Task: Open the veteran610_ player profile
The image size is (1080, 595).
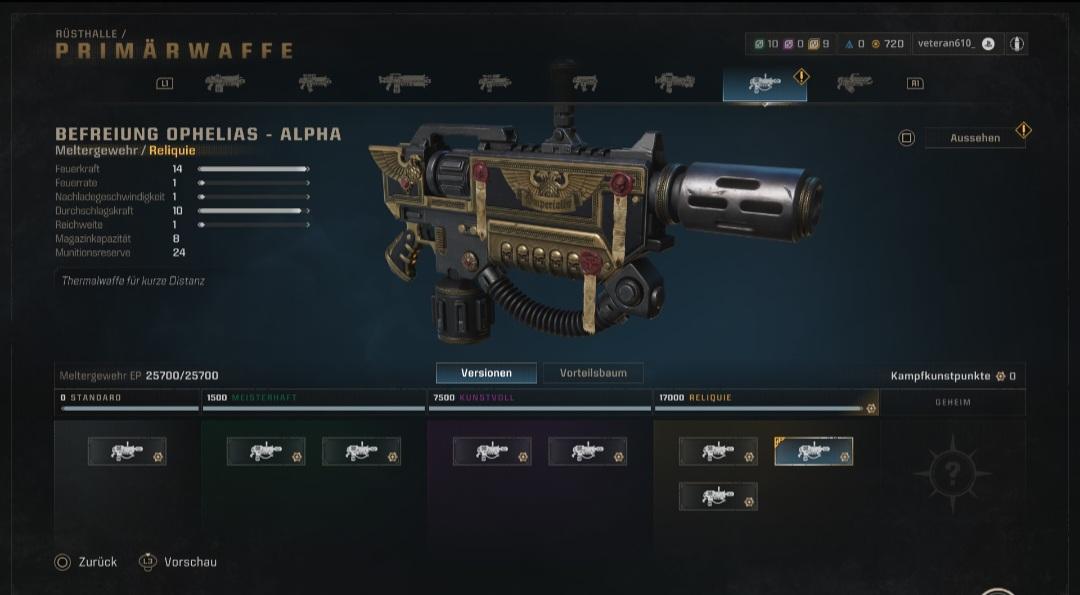Action: click(x=956, y=44)
